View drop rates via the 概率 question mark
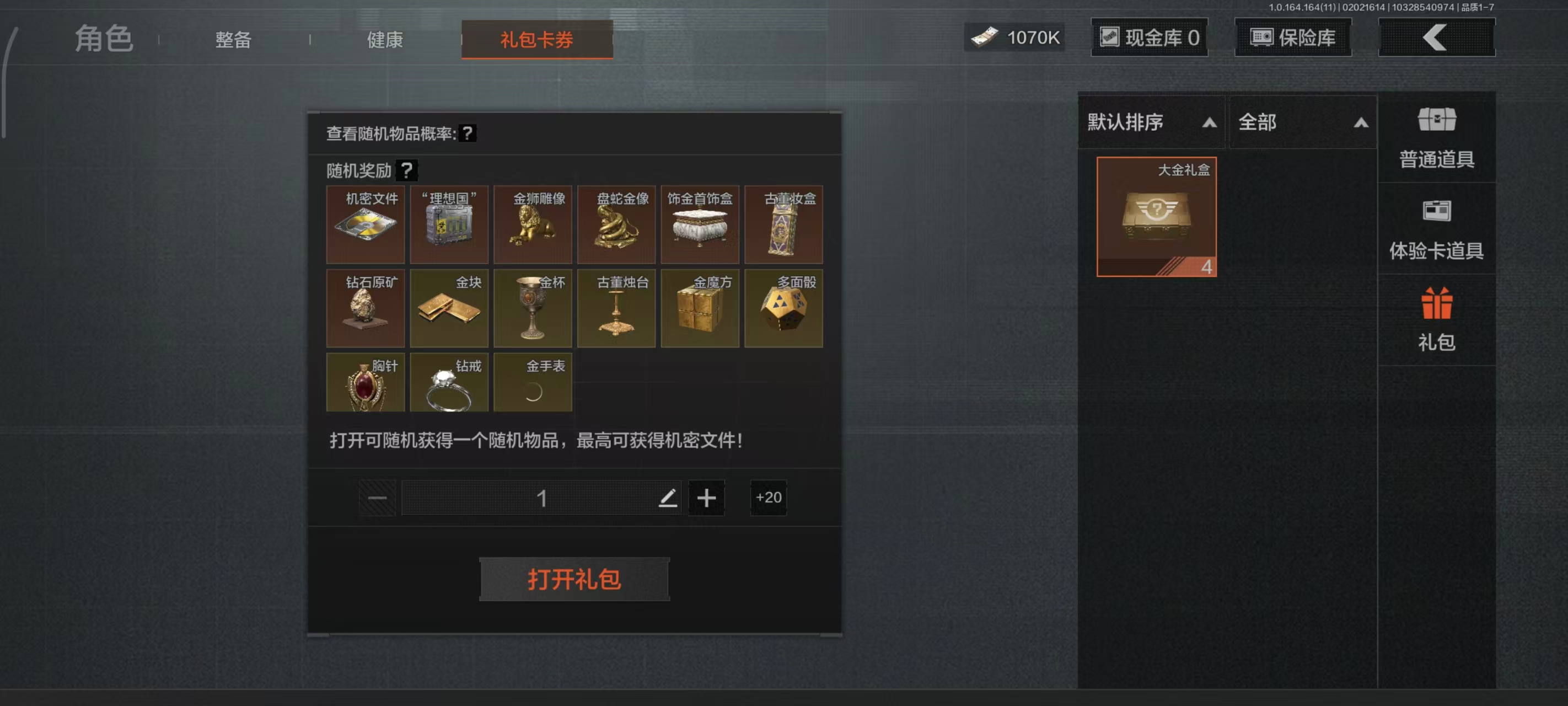 [x=466, y=134]
